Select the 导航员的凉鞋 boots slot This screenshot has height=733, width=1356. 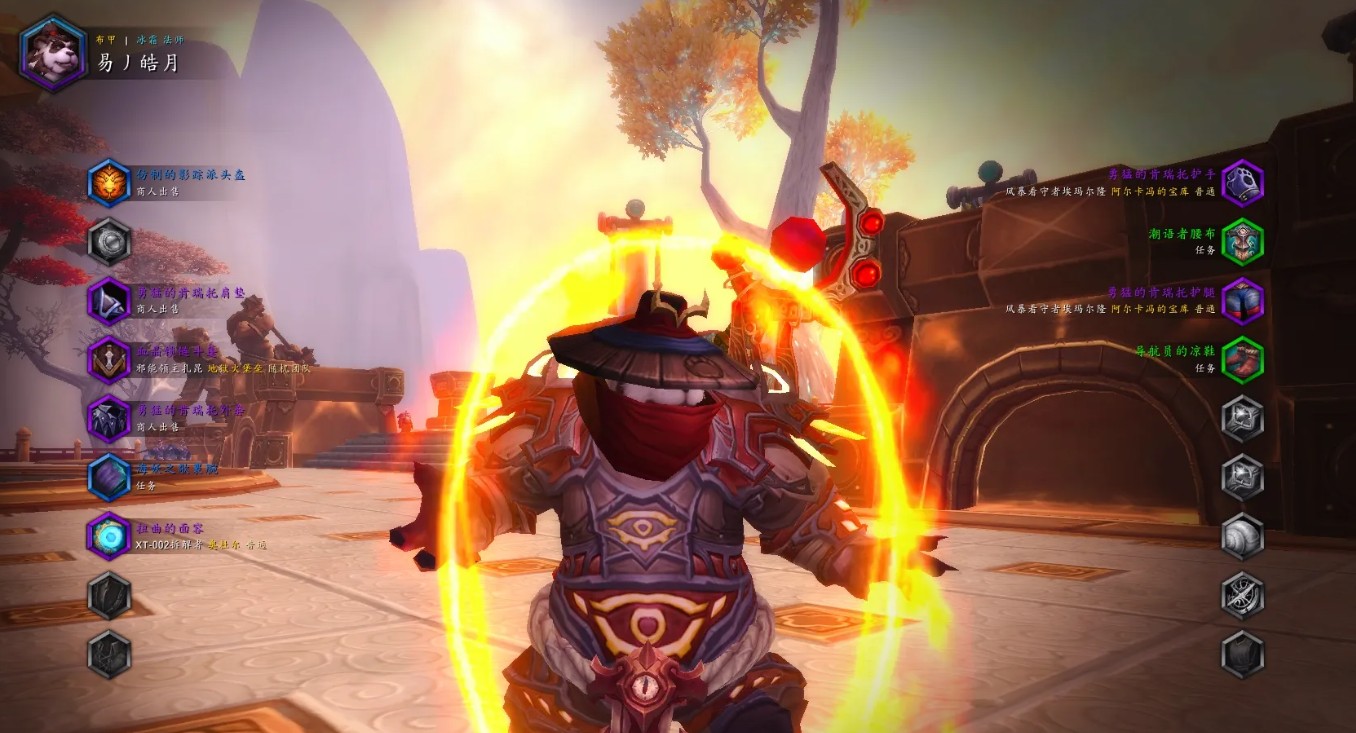(1243, 360)
